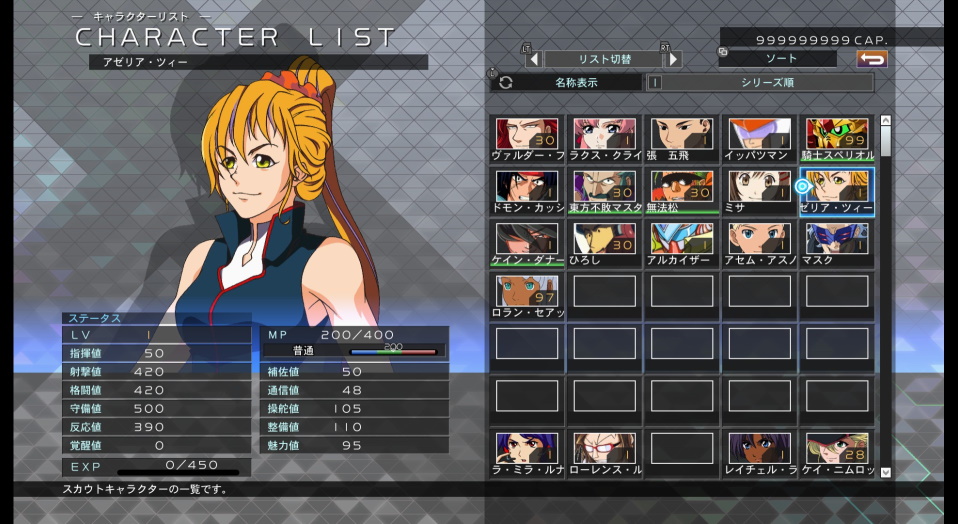Image resolution: width=958 pixels, height=524 pixels.
Task: Switch list with the right arrow
Action: coord(673,59)
